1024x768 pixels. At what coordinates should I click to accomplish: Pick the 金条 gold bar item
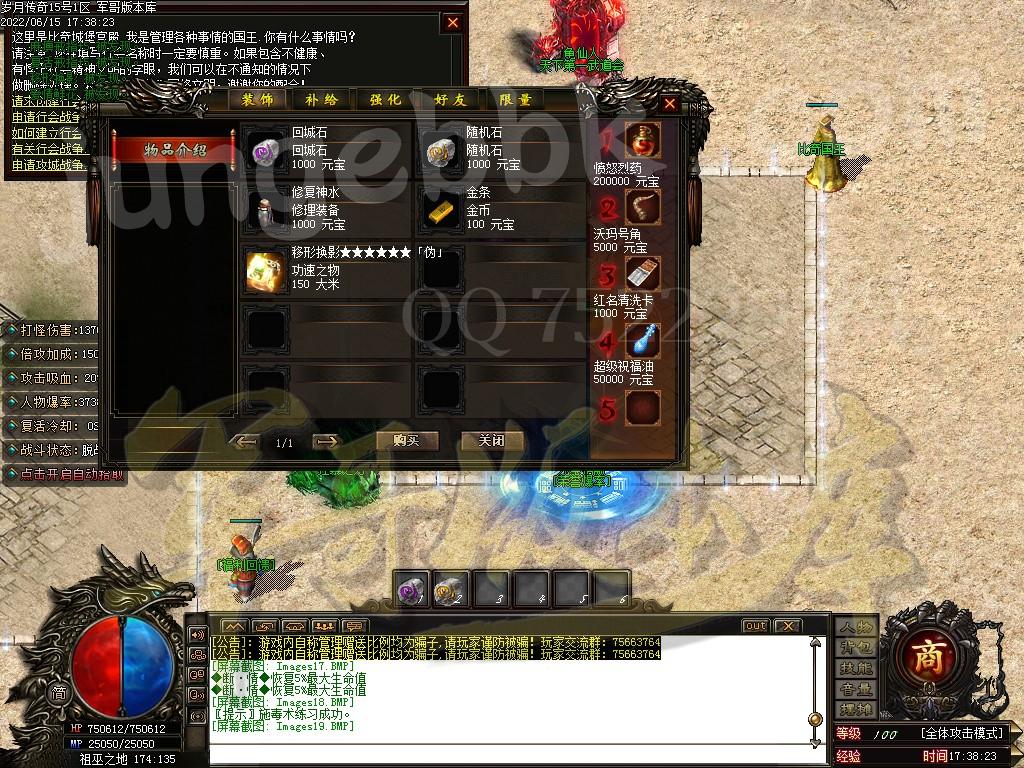tap(441, 209)
